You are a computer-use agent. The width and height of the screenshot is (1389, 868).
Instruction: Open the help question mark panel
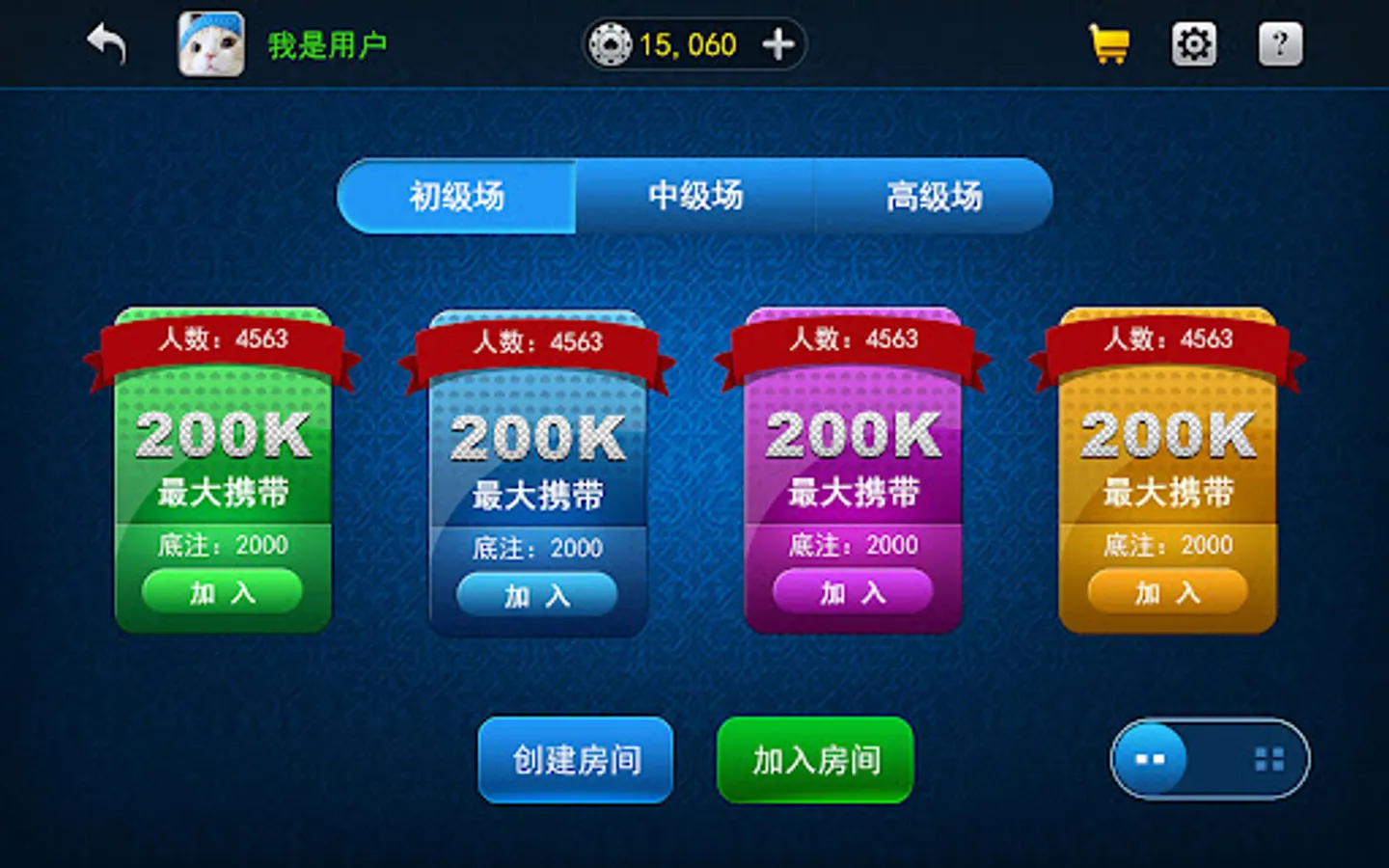1278,43
